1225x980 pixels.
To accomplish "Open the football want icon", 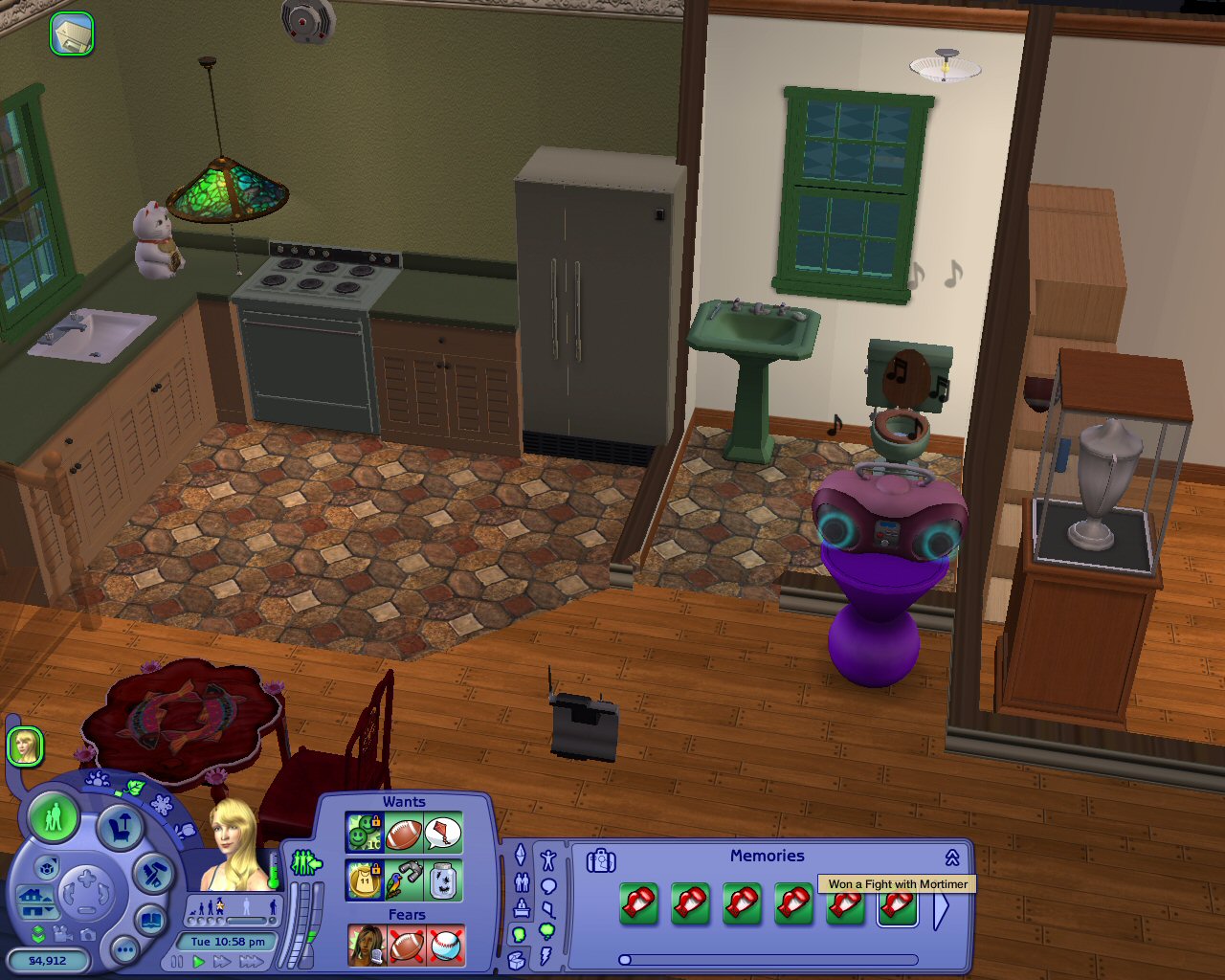I will 404,834.
